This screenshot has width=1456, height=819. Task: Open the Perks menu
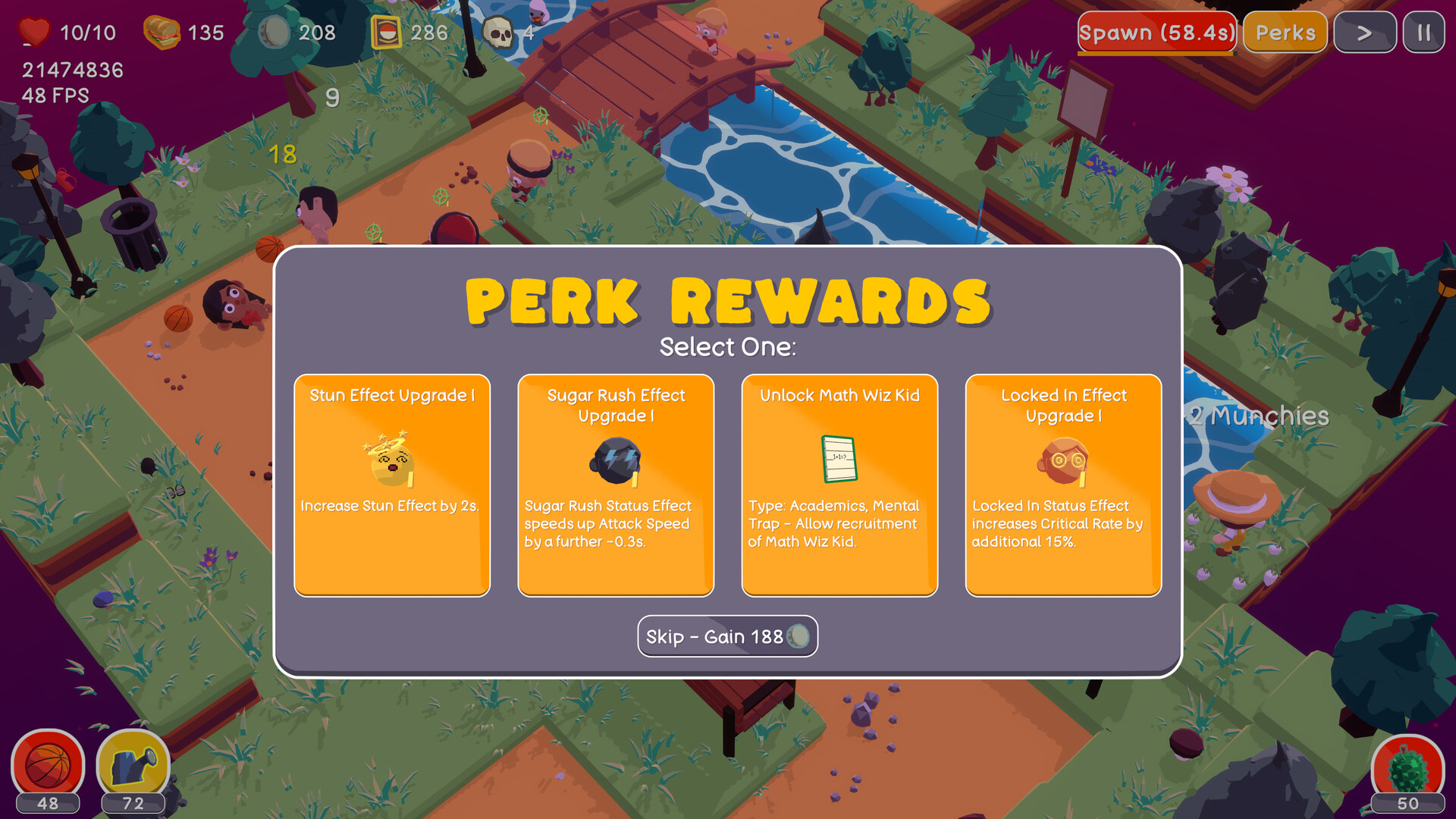[1285, 32]
